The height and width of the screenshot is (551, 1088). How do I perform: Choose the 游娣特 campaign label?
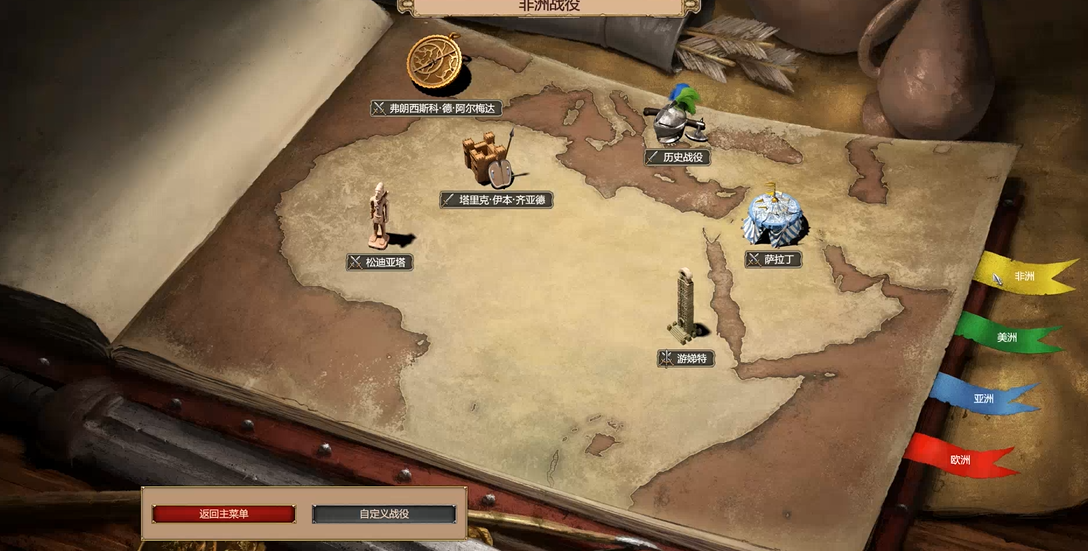coord(686,358)
